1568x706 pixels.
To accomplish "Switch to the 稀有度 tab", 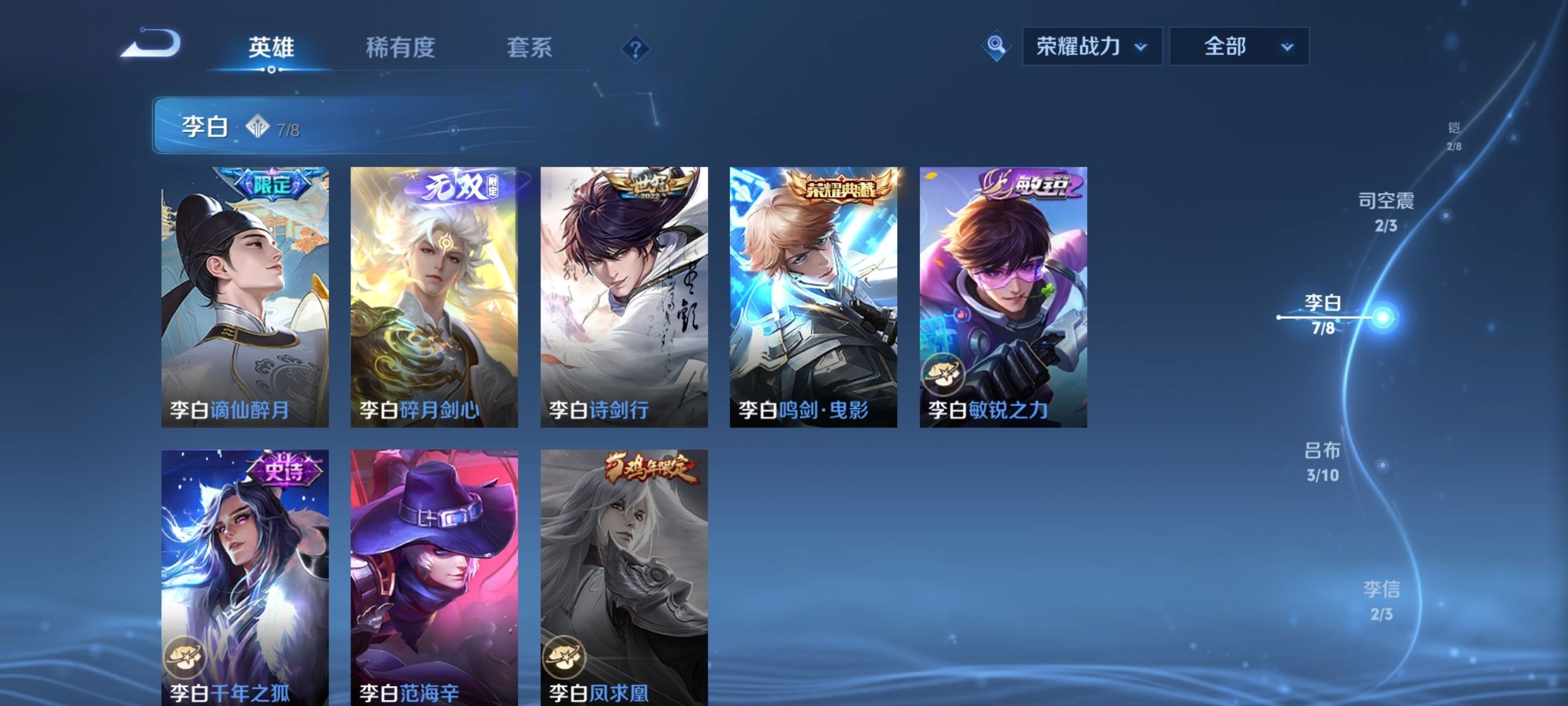I will (400, 47).
